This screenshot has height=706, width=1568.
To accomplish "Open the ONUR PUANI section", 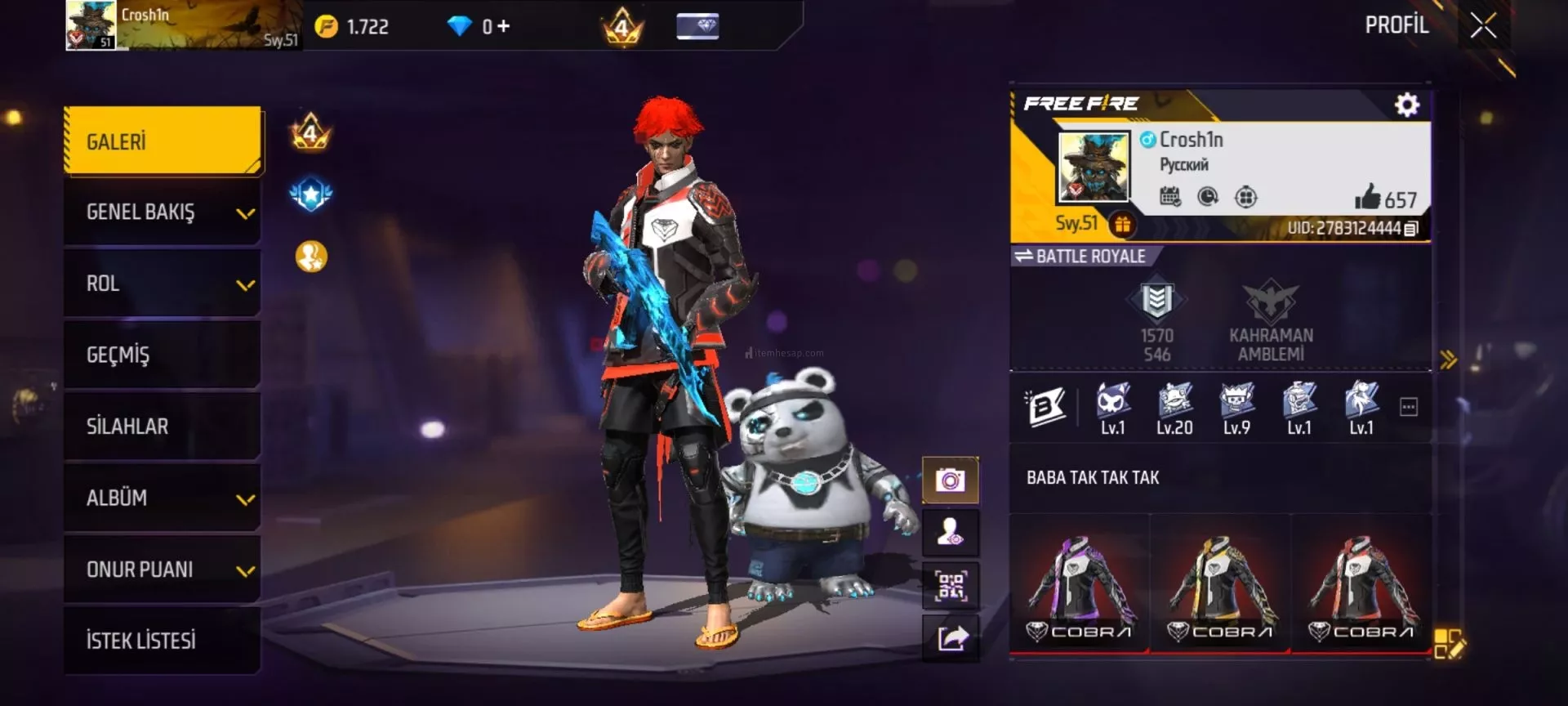I will (x=163, y=569).
